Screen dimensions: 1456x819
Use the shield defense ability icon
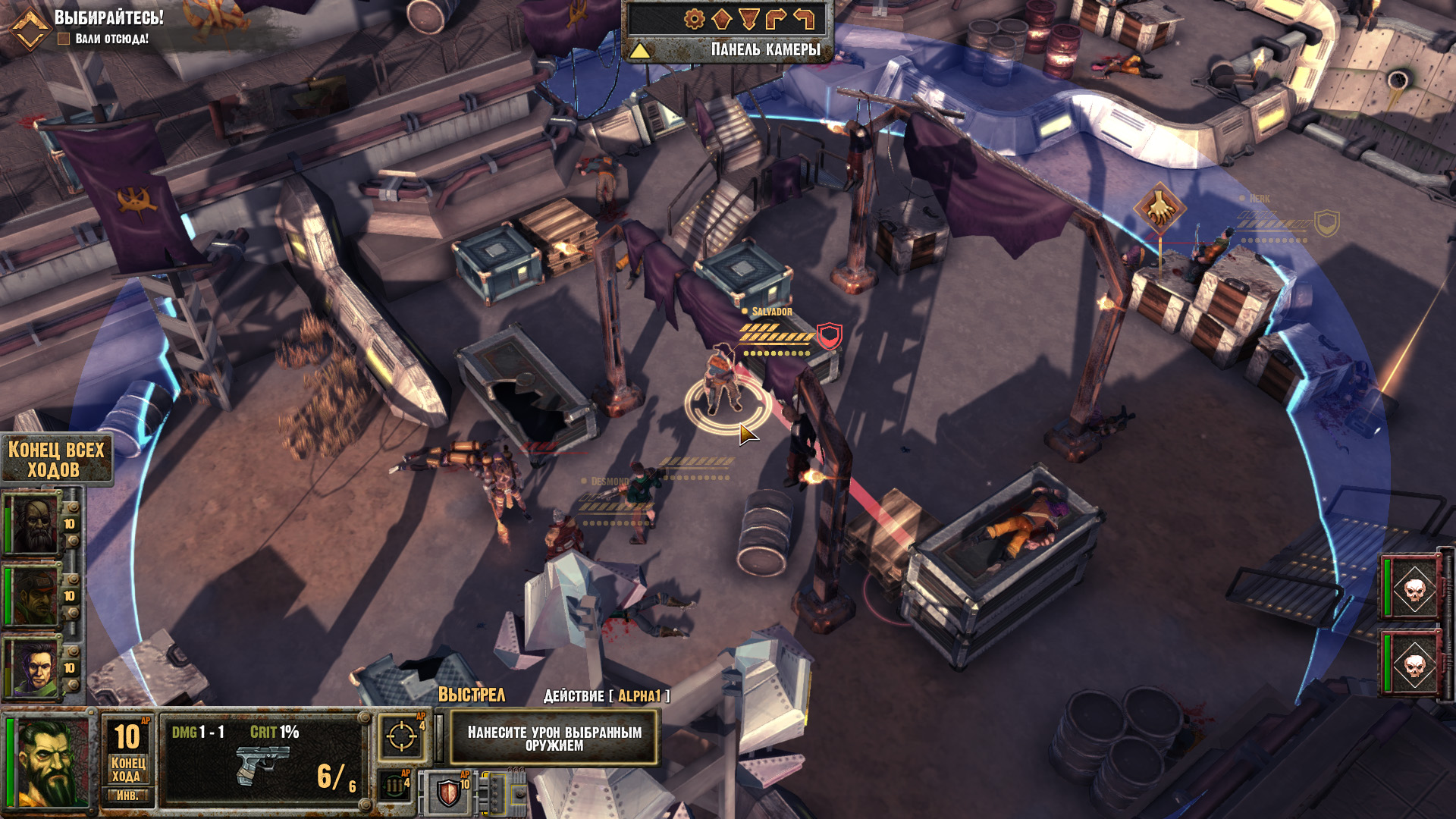point(449,793)
